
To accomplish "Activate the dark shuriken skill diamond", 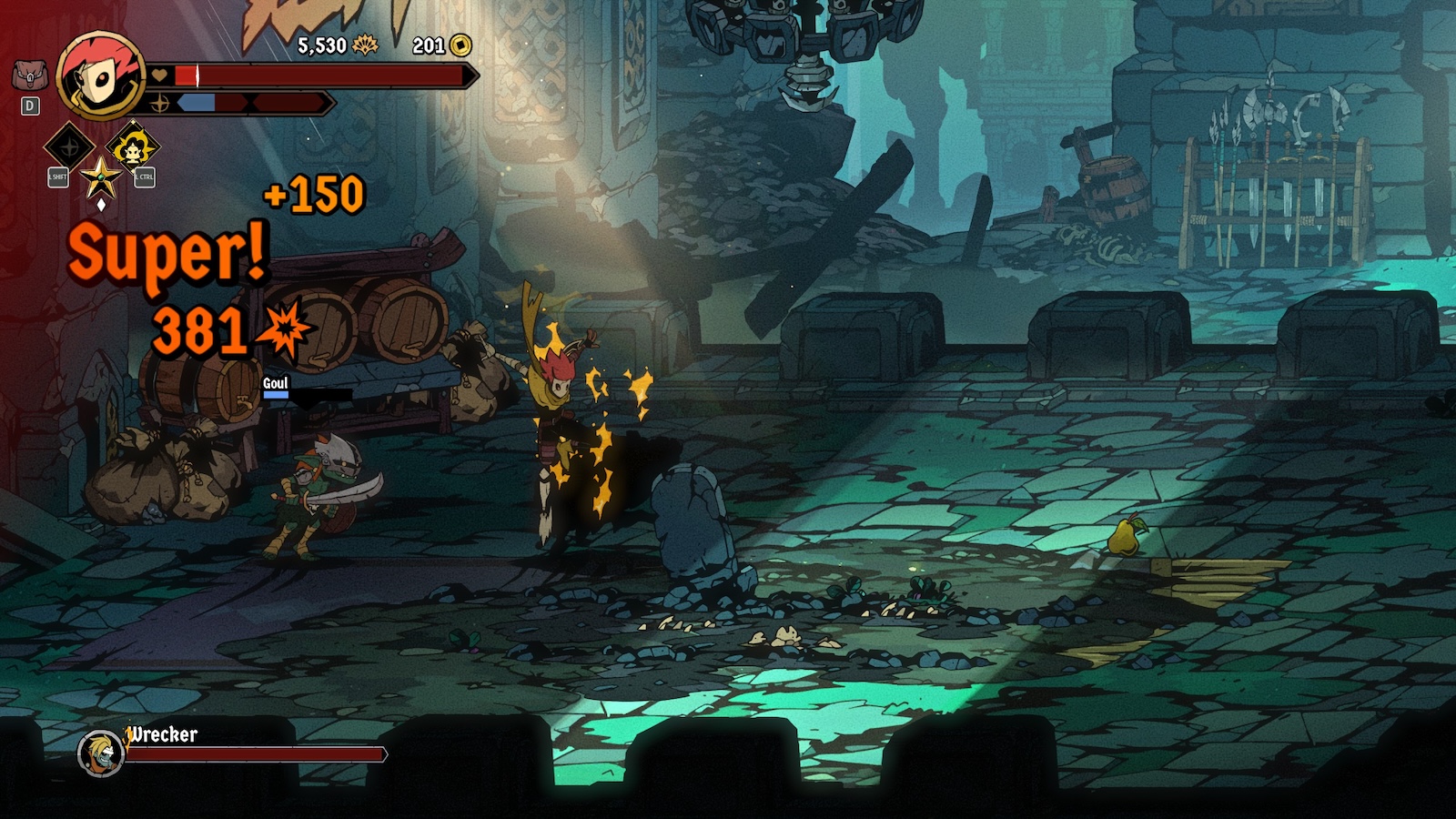I will point(69,146).
